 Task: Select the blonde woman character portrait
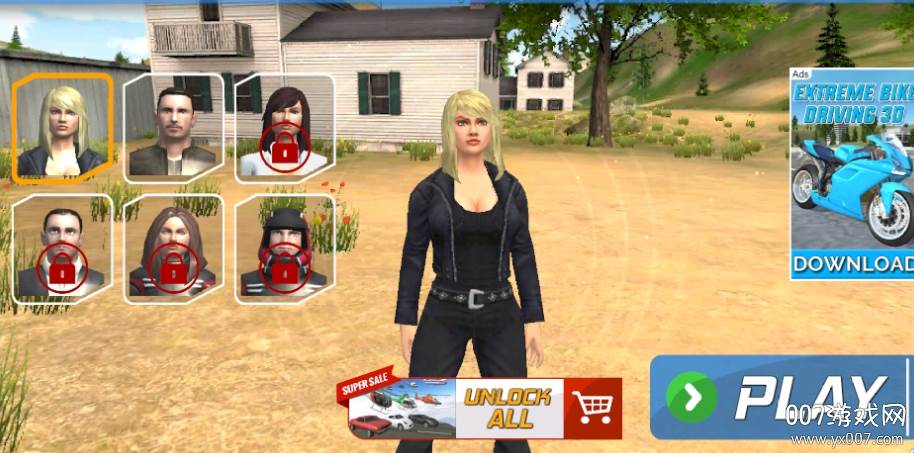click(x=62, y=128)
